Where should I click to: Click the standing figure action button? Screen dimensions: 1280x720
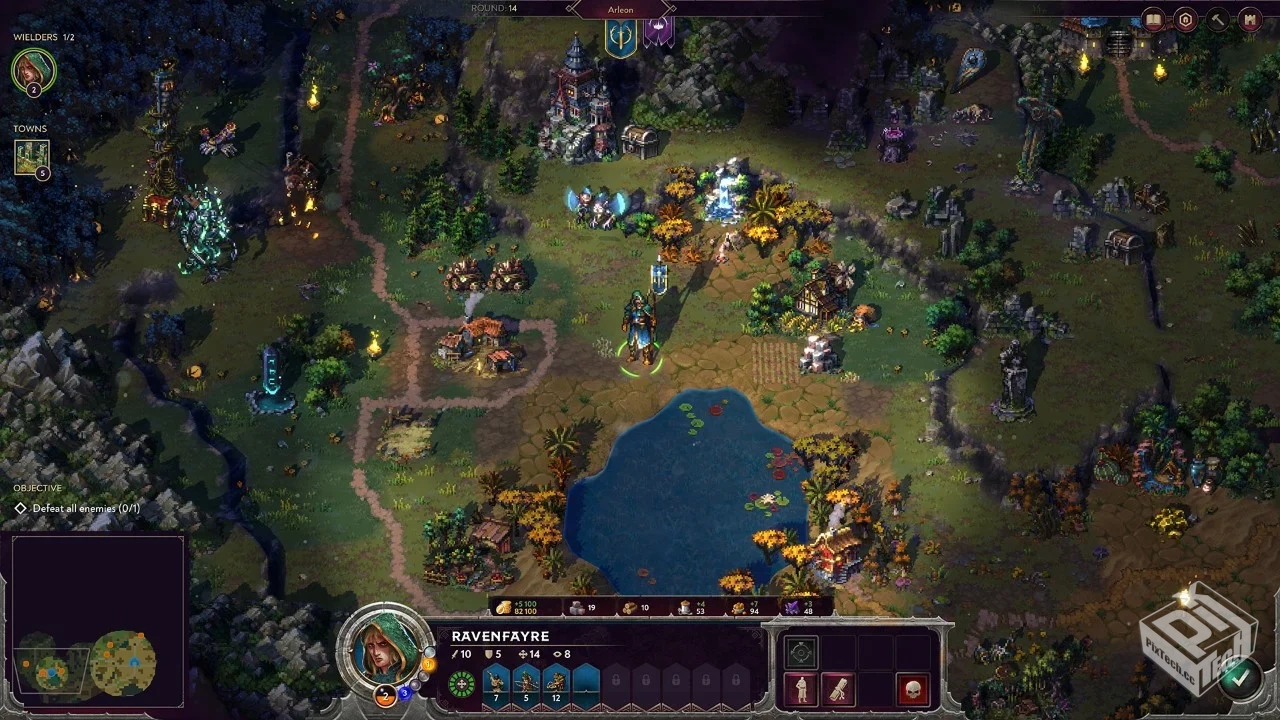click(800, 689)
